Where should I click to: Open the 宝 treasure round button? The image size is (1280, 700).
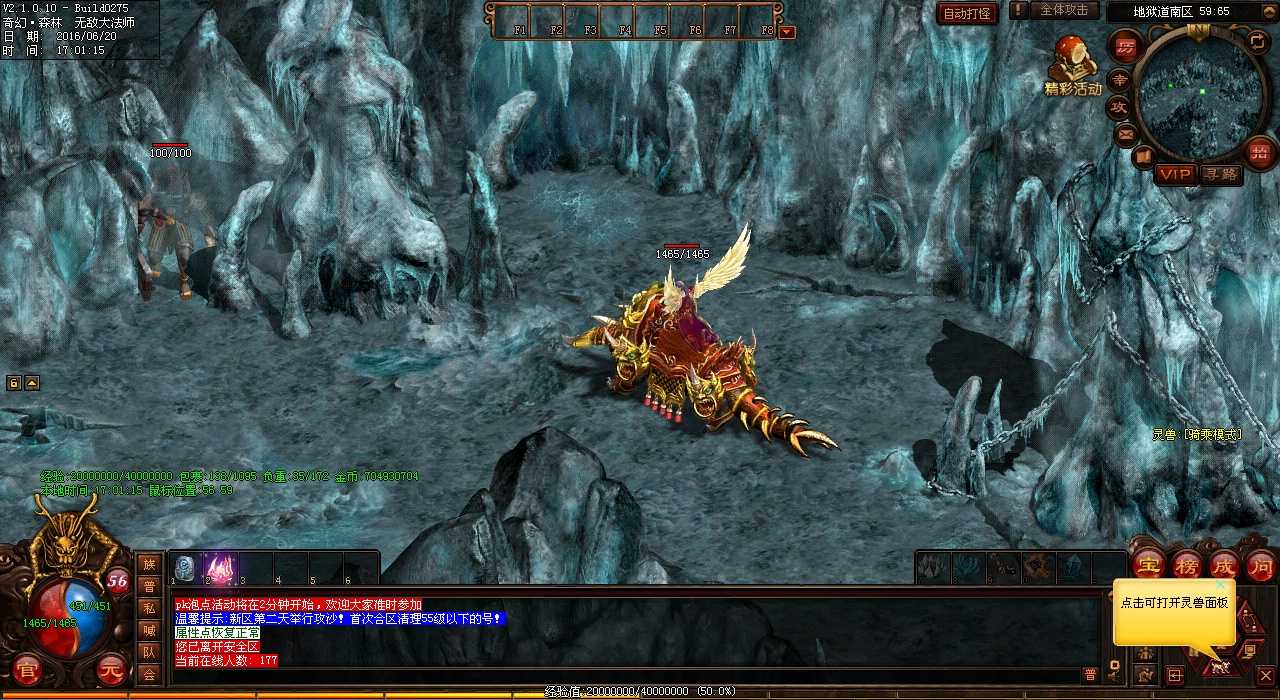(x=1147, y=564)
